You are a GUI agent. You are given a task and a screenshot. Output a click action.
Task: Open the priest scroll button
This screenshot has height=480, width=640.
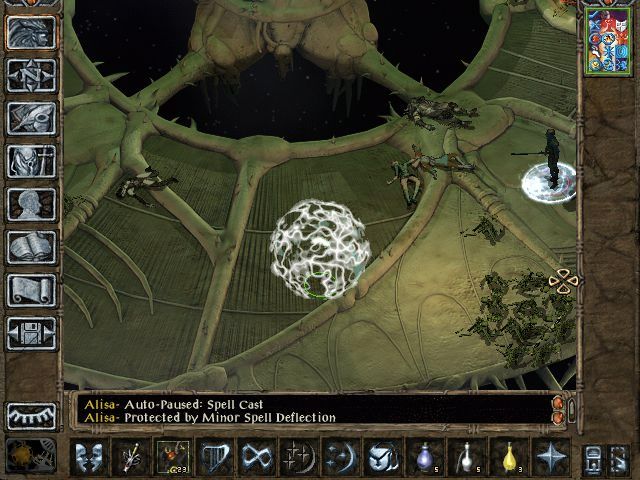coord(31,290)
